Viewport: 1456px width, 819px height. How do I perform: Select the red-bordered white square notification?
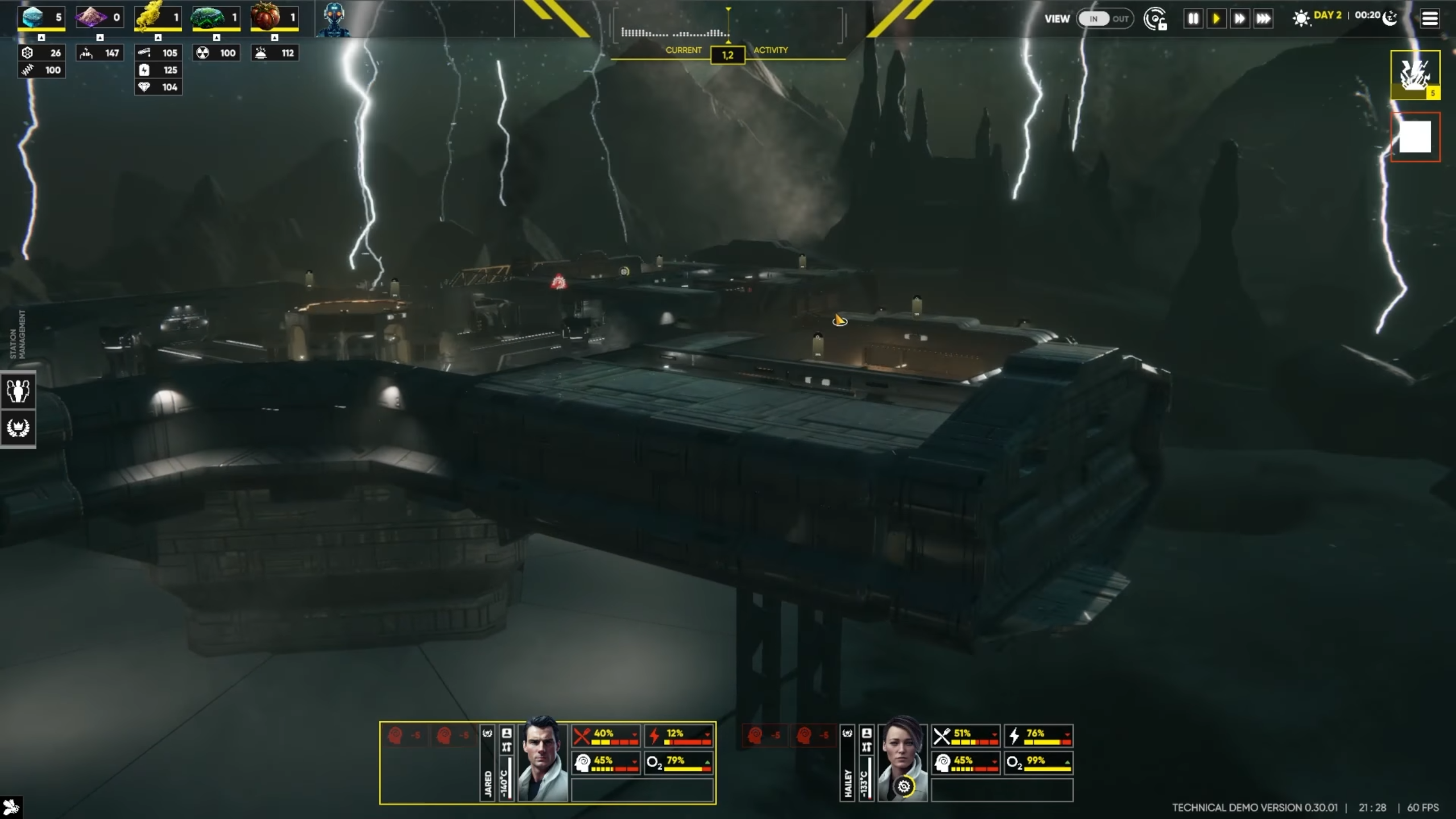(x=1415, y=137)
